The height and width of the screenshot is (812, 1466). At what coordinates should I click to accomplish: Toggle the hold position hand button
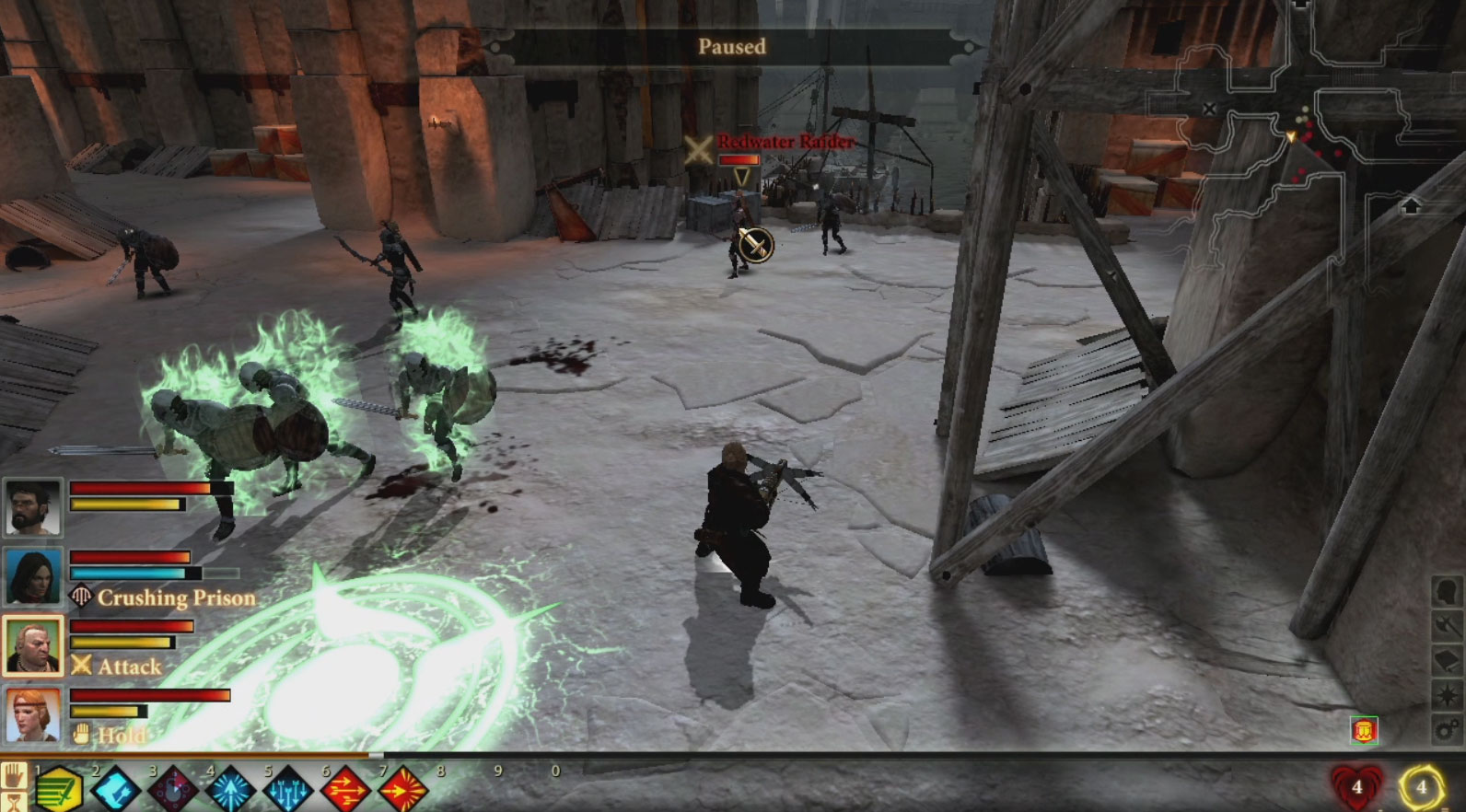[13, 775]
